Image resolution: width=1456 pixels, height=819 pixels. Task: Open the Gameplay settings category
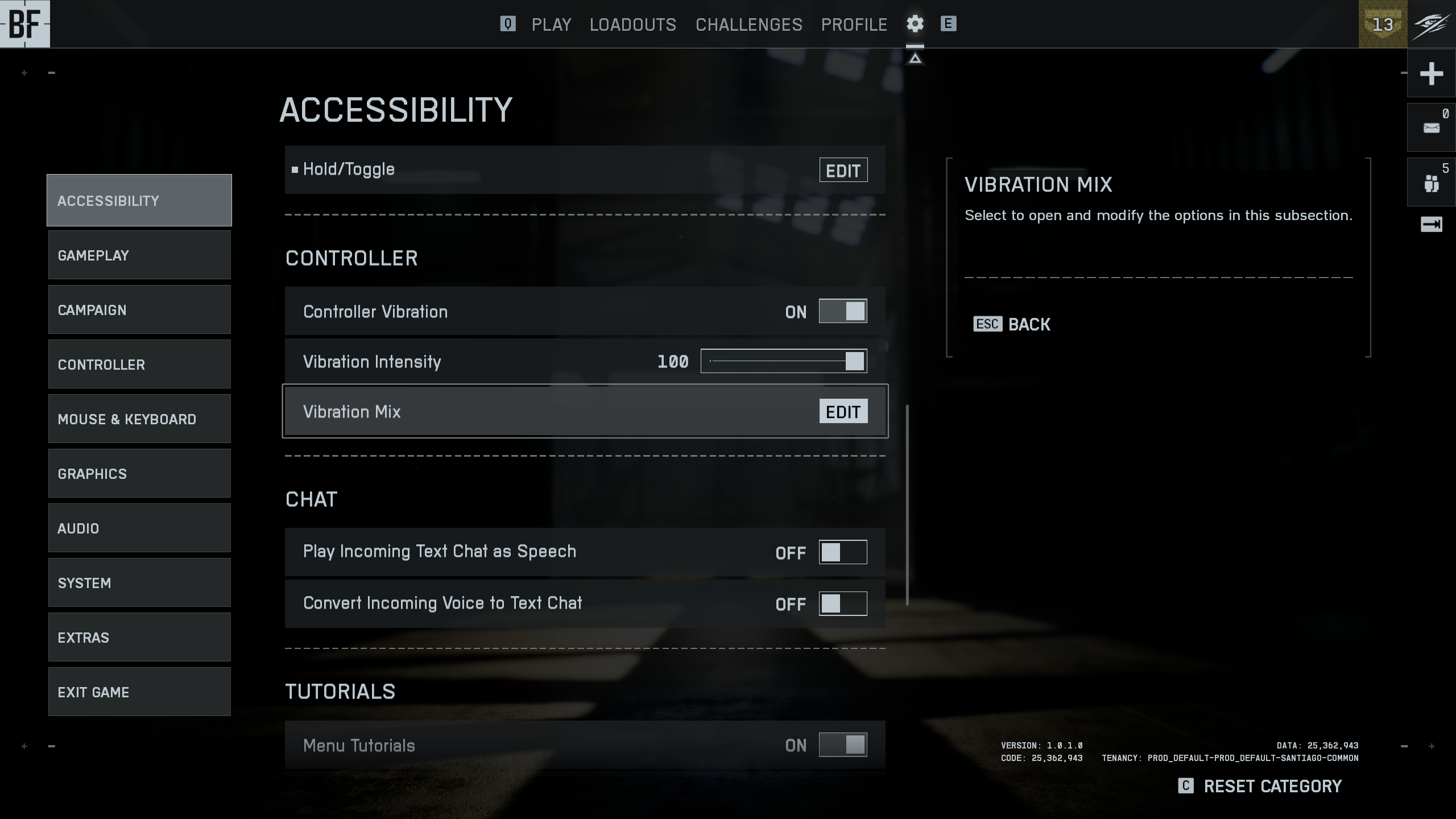139,255
